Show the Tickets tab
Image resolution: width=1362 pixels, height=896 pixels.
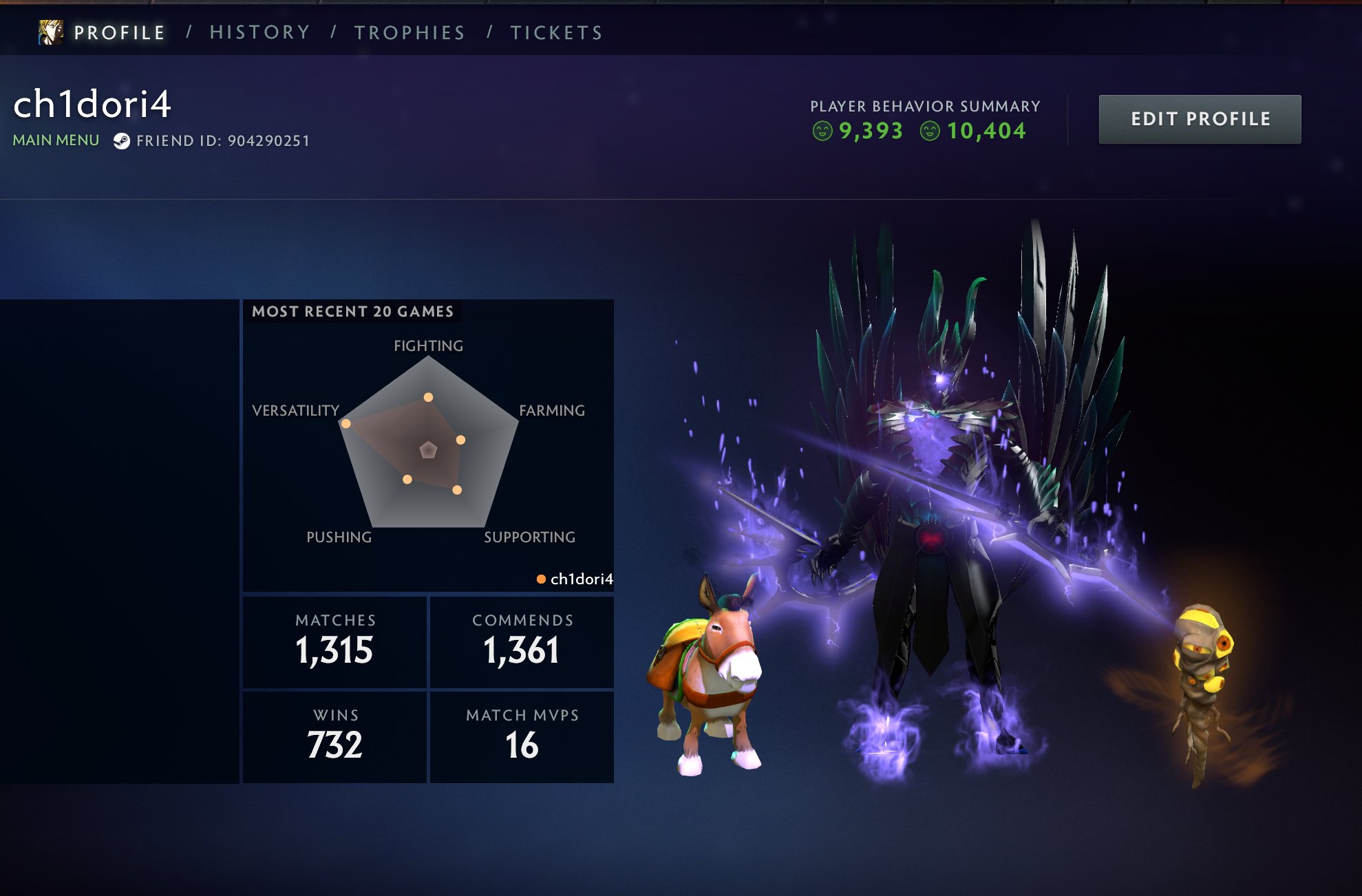(556, 32)
